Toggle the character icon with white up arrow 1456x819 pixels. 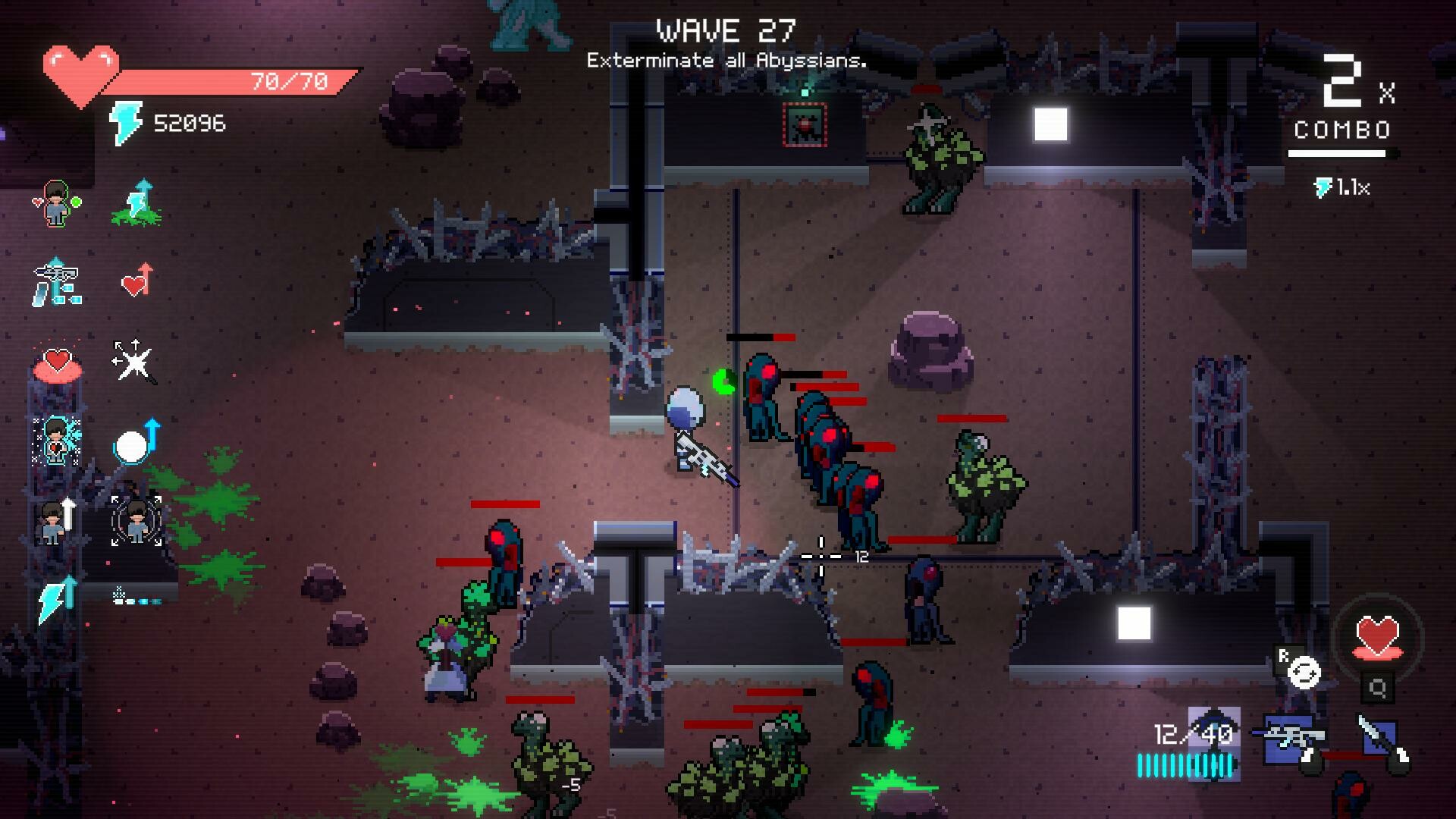[55, 520]
